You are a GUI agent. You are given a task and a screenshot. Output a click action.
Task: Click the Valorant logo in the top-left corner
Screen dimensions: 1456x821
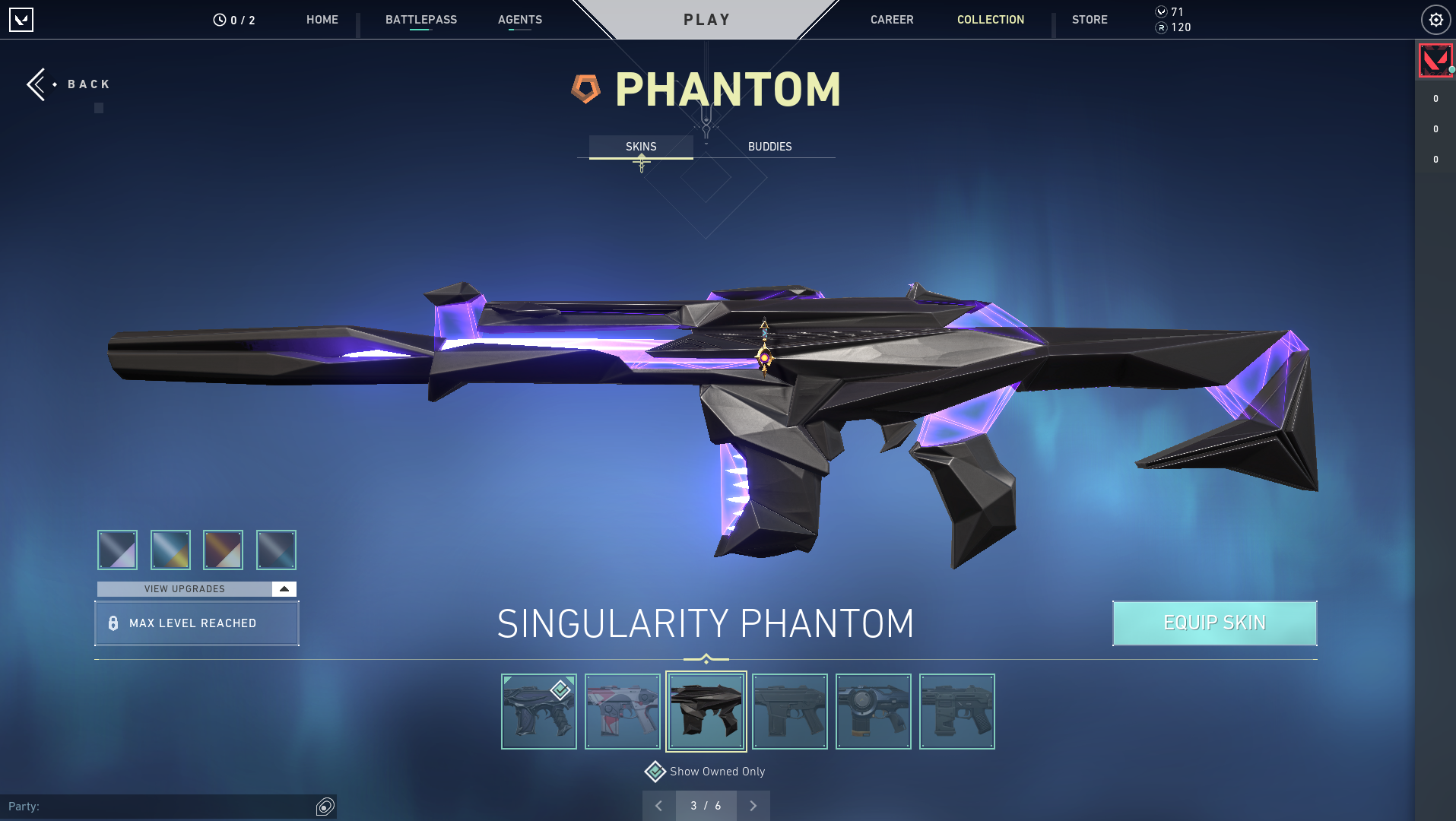[21, 20]
